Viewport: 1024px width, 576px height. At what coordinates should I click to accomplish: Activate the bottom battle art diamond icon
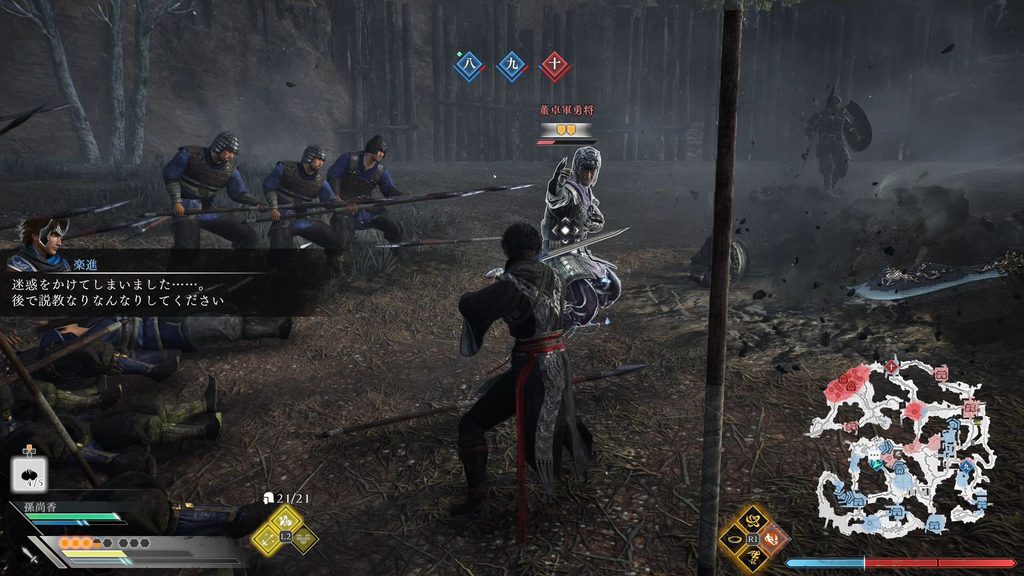pyautogui.click(x=752, y=556)
